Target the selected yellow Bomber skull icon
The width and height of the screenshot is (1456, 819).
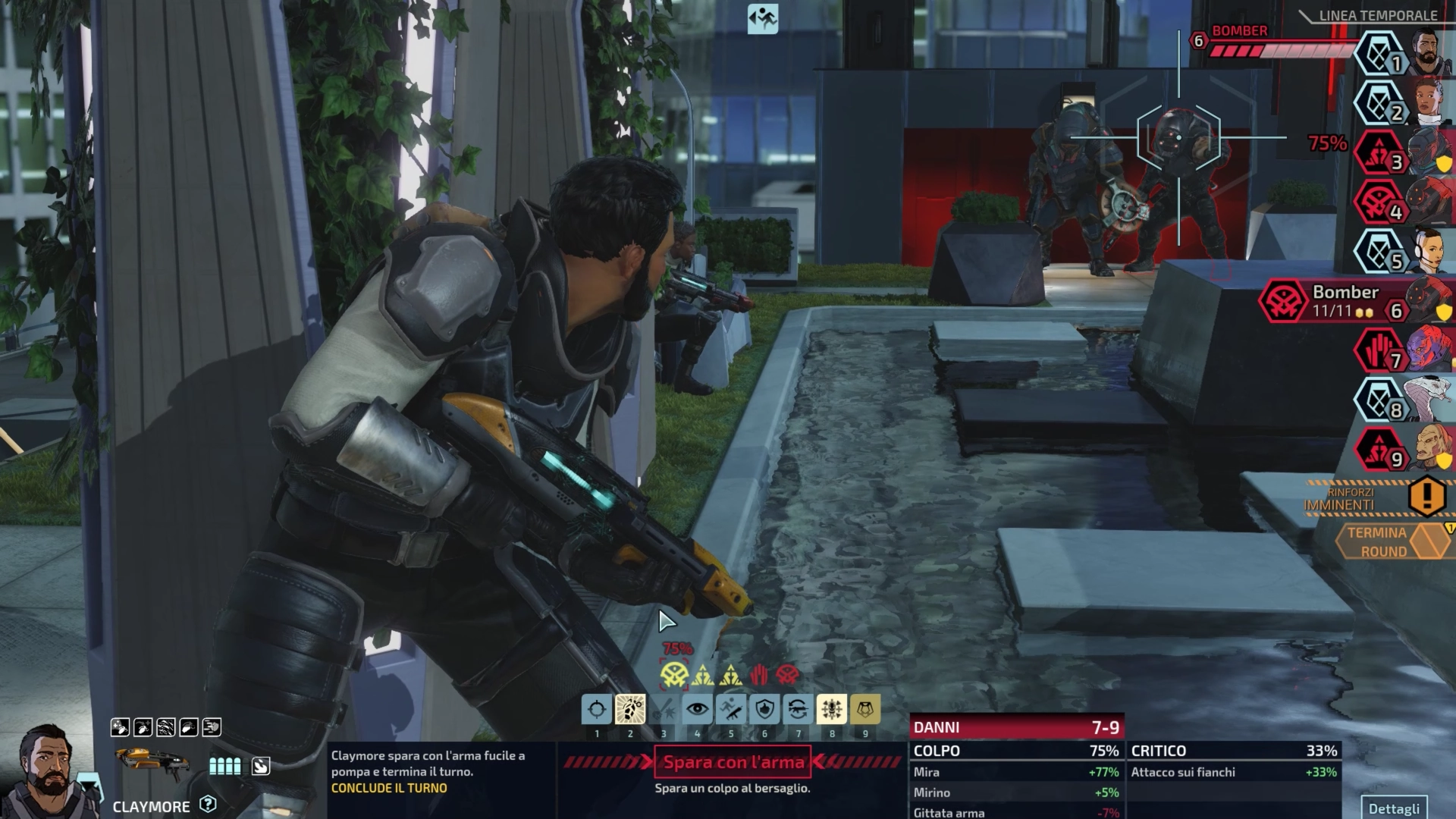(673, 675)
